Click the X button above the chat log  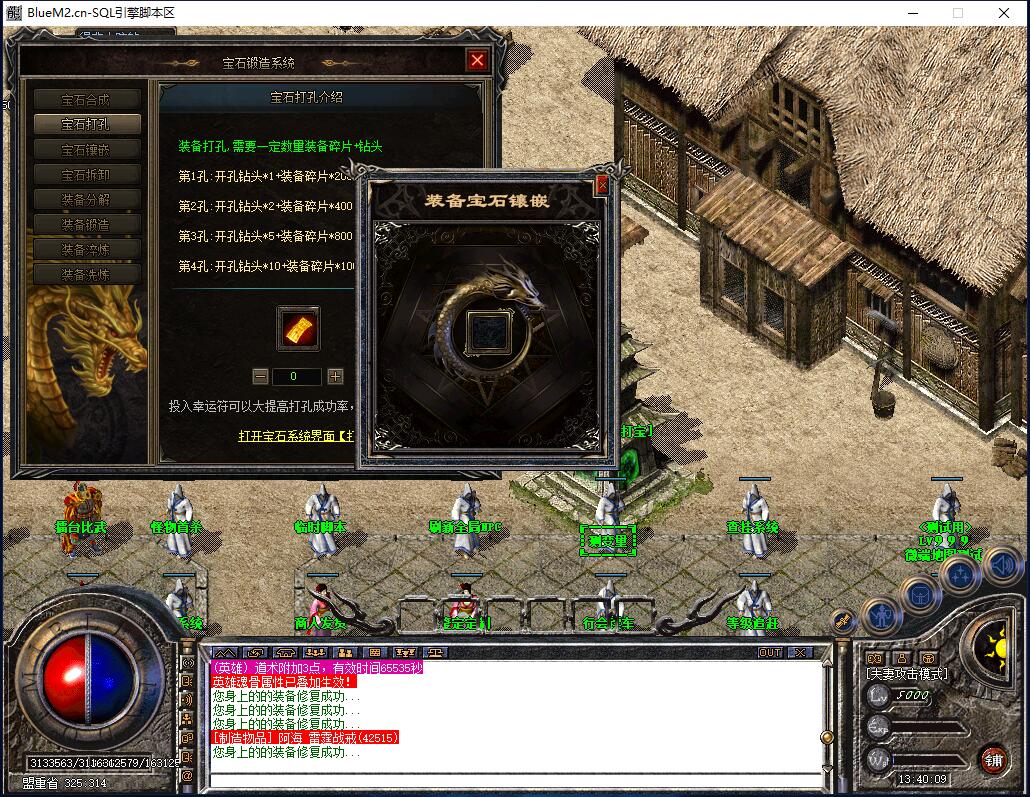tap(798, 652)
